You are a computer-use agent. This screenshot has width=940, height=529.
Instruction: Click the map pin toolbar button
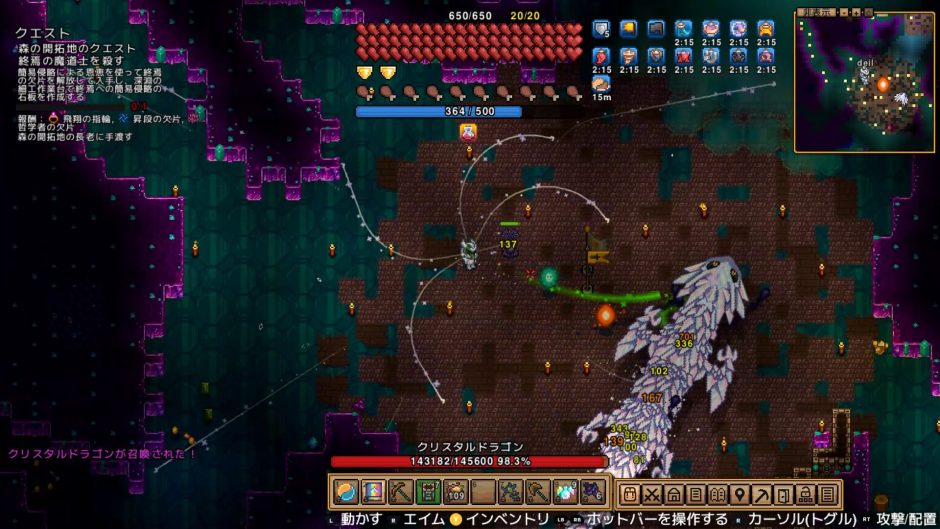[x=740, y=494]
